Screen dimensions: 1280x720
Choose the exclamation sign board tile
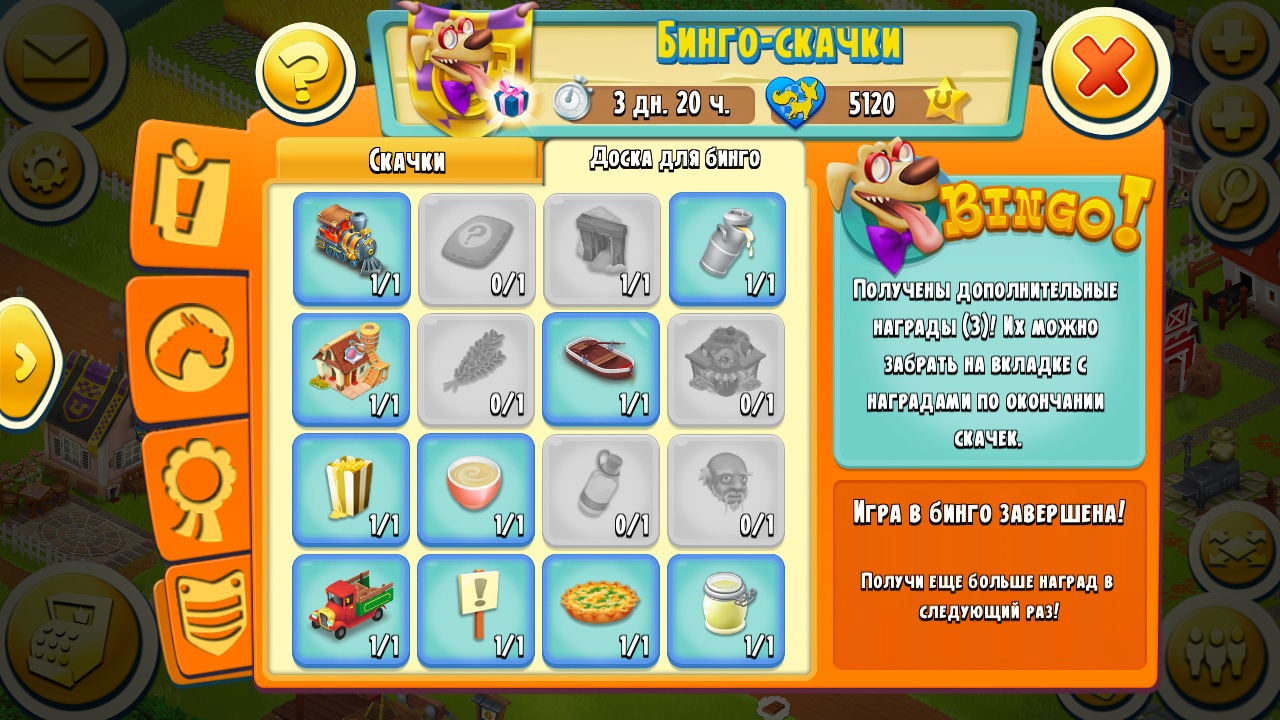tap(476, 609)
